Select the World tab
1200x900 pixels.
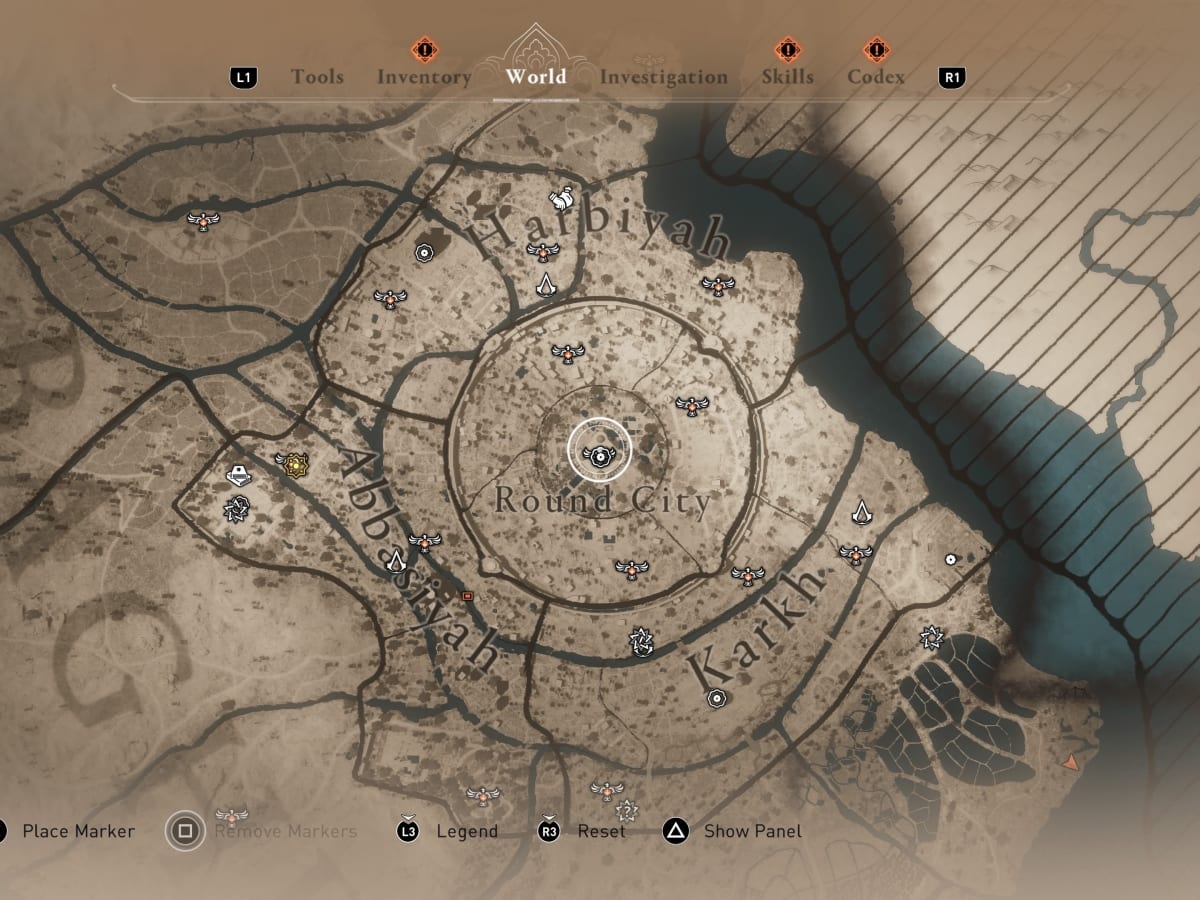click(536, 77)
